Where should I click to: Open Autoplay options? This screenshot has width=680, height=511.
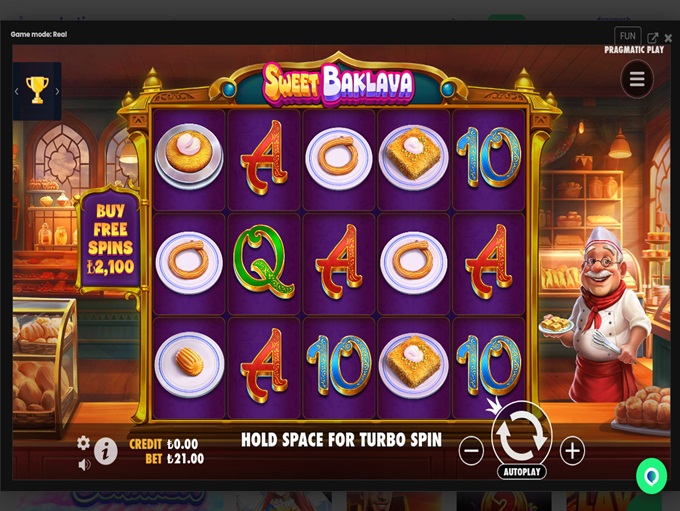[x=521, y=471]
